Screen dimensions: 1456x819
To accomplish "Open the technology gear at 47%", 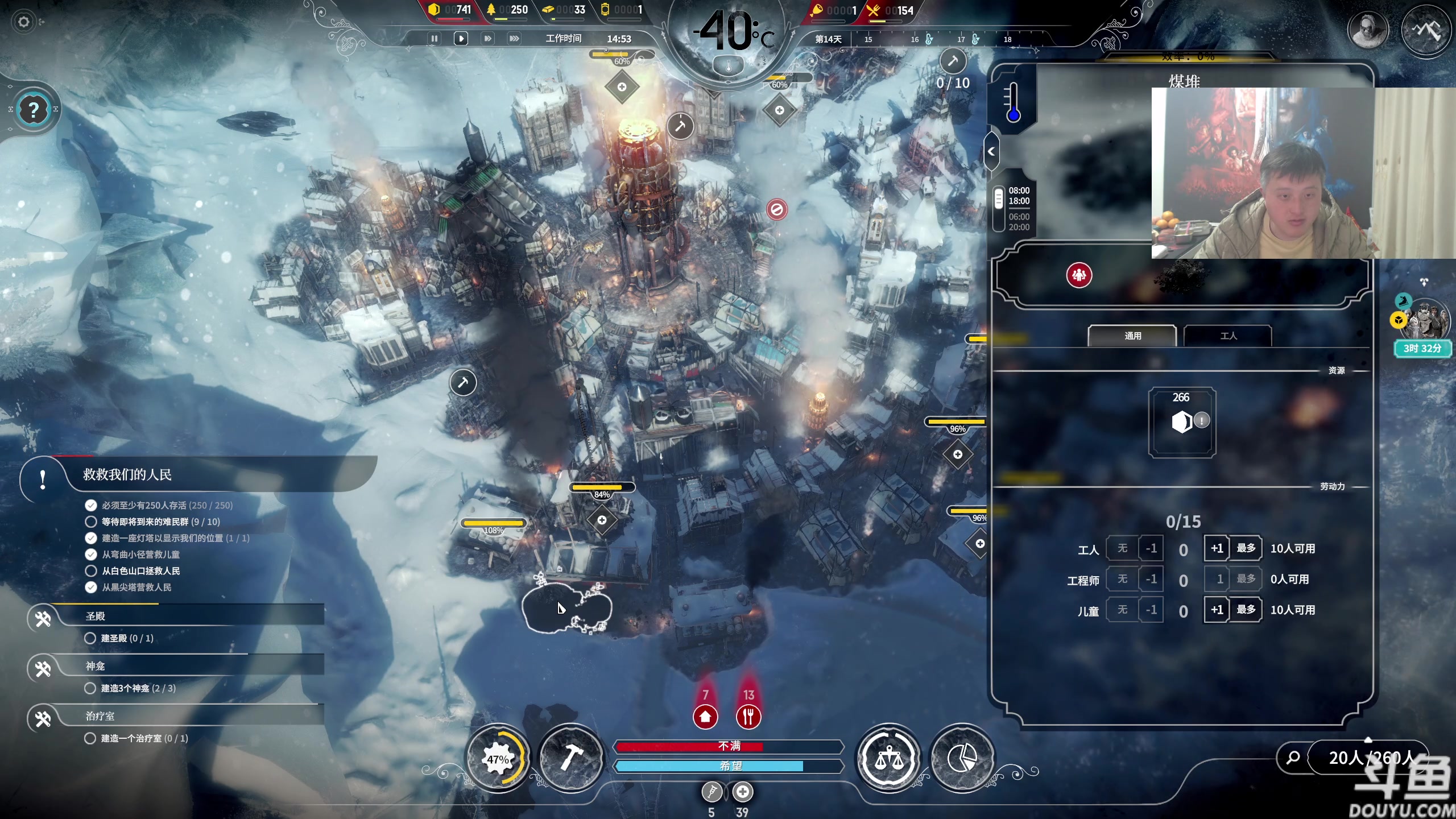I will [x=498, y=758].
